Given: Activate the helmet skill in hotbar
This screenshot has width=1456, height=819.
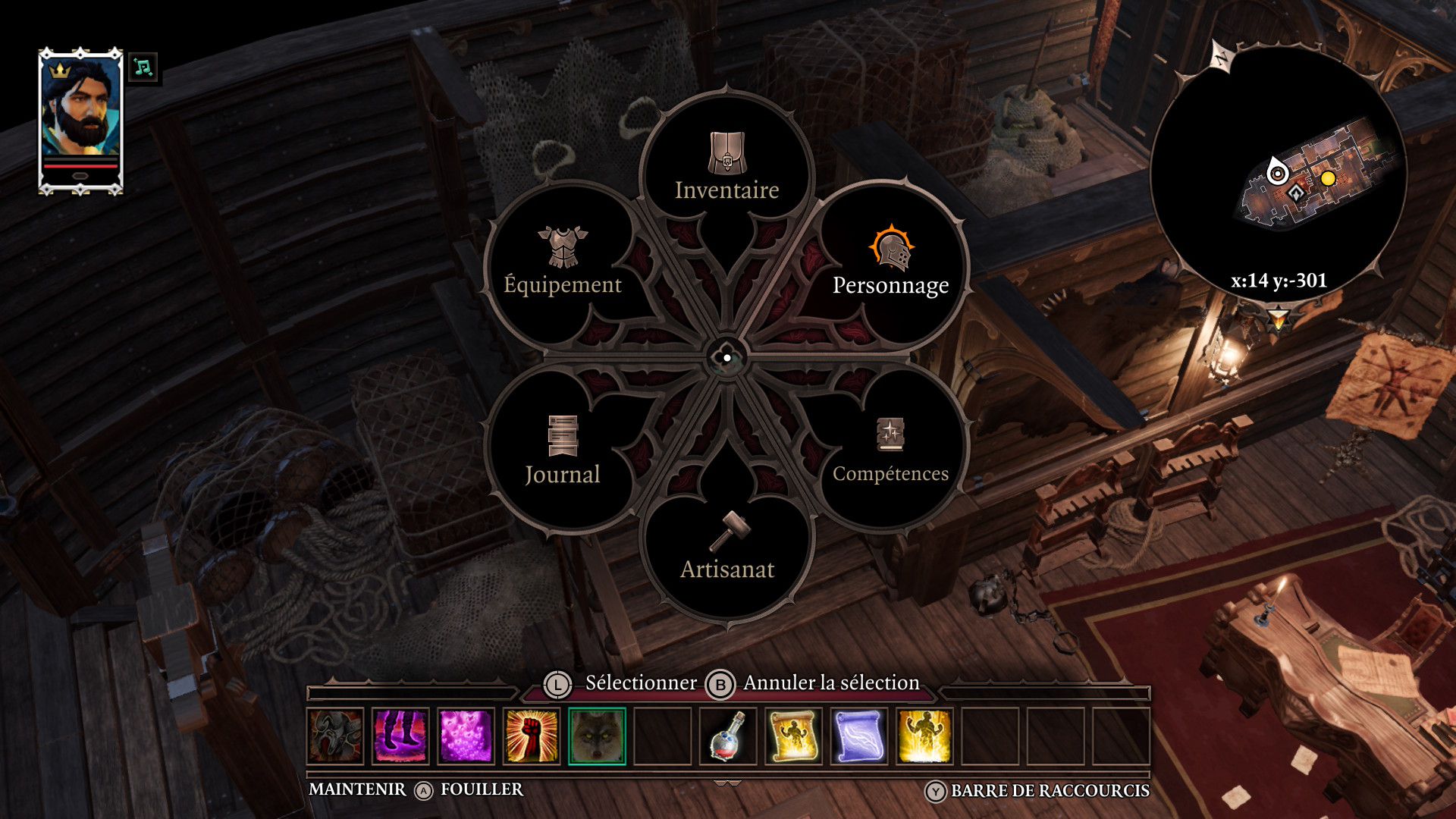Looking at the screenshot, I should [336, 736].
